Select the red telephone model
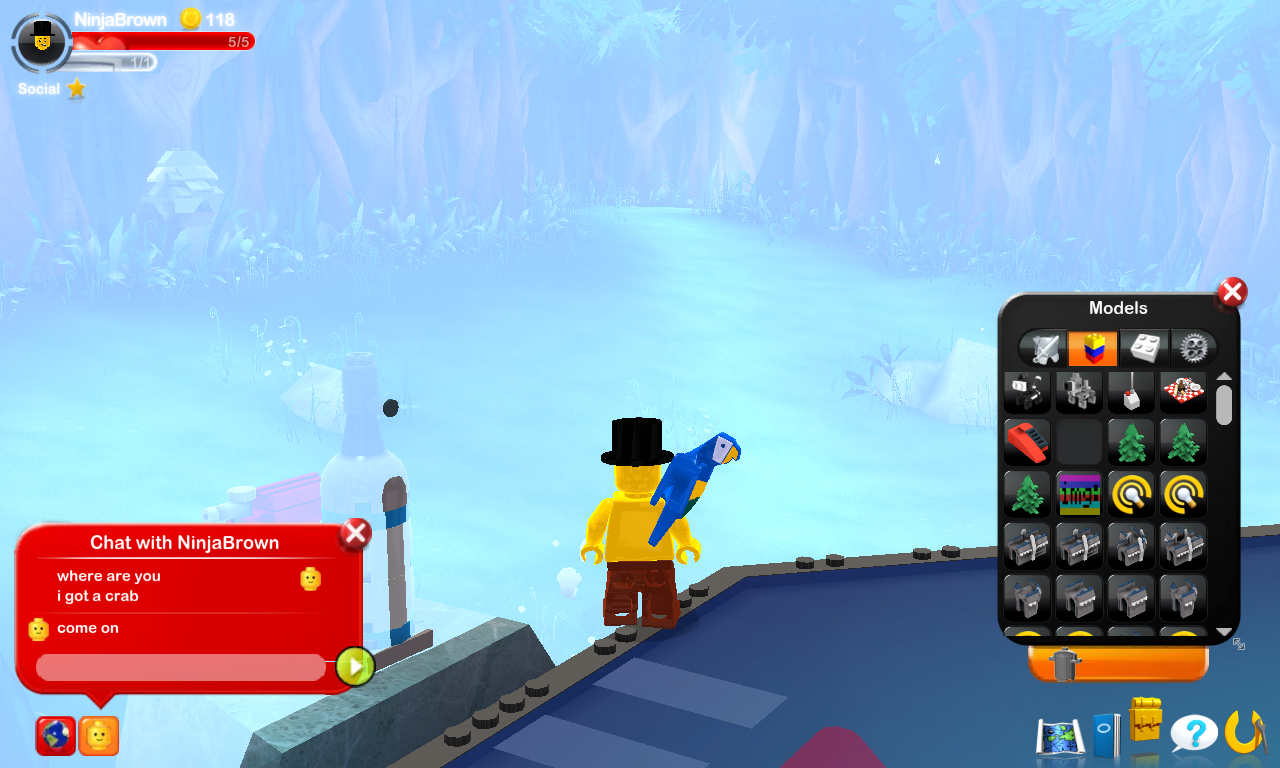Viewport: 1280px width, 768px height. [1027, 442]
